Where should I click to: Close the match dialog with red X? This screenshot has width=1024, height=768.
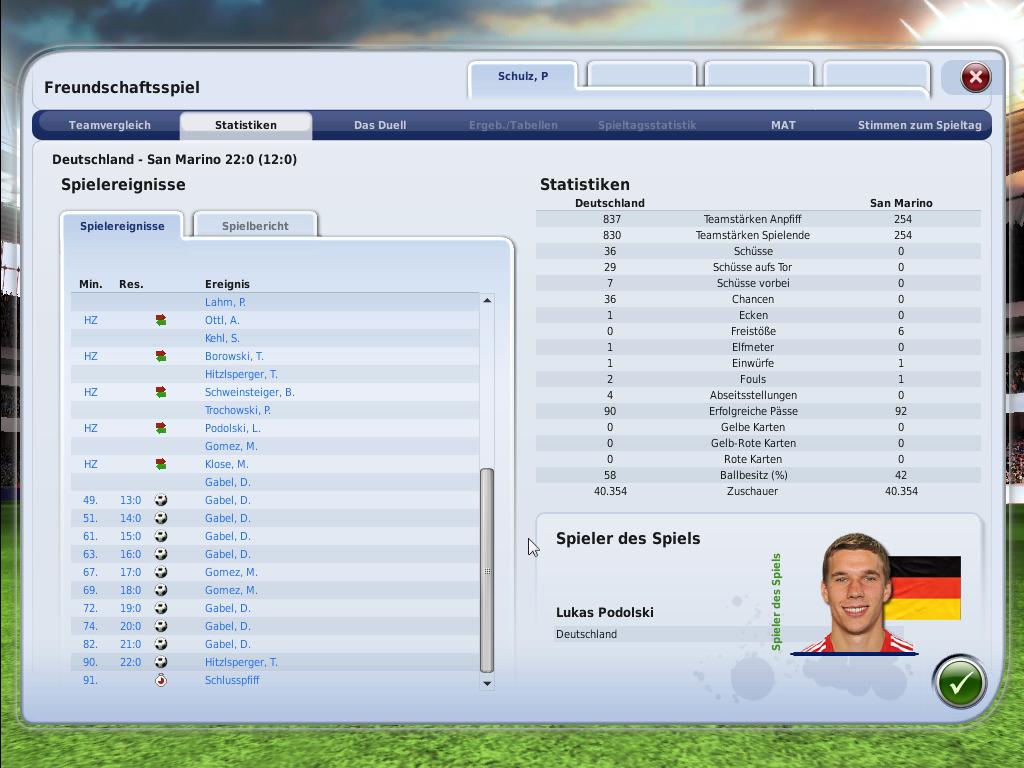[975, 78]
